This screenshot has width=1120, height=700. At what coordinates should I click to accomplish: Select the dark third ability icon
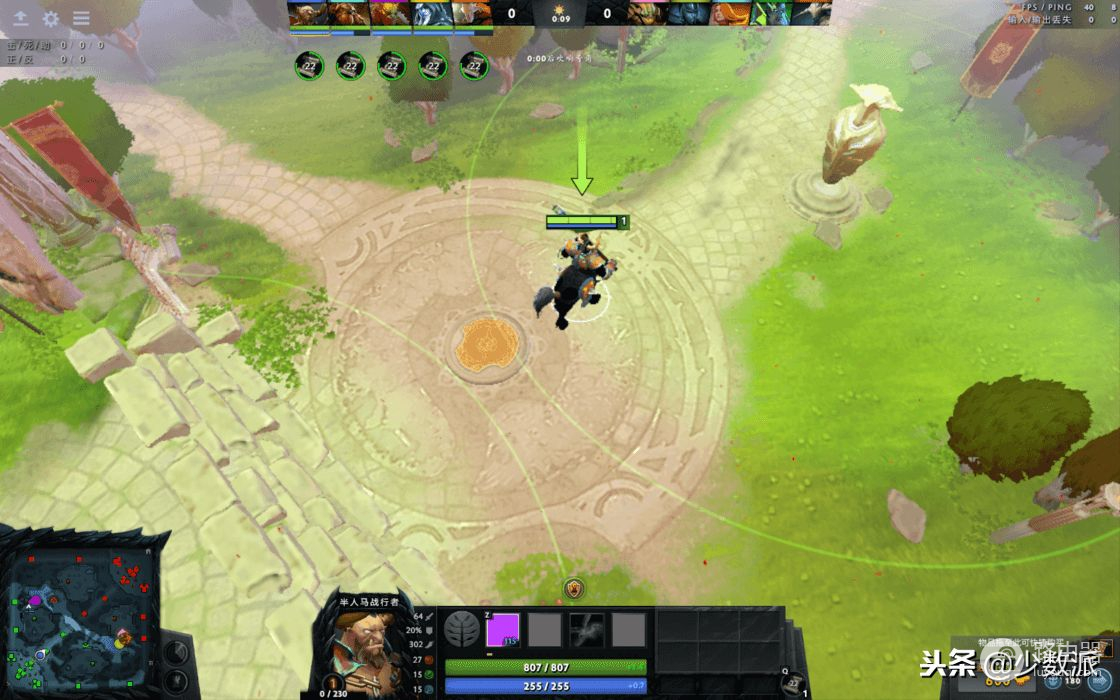point(587,630)
